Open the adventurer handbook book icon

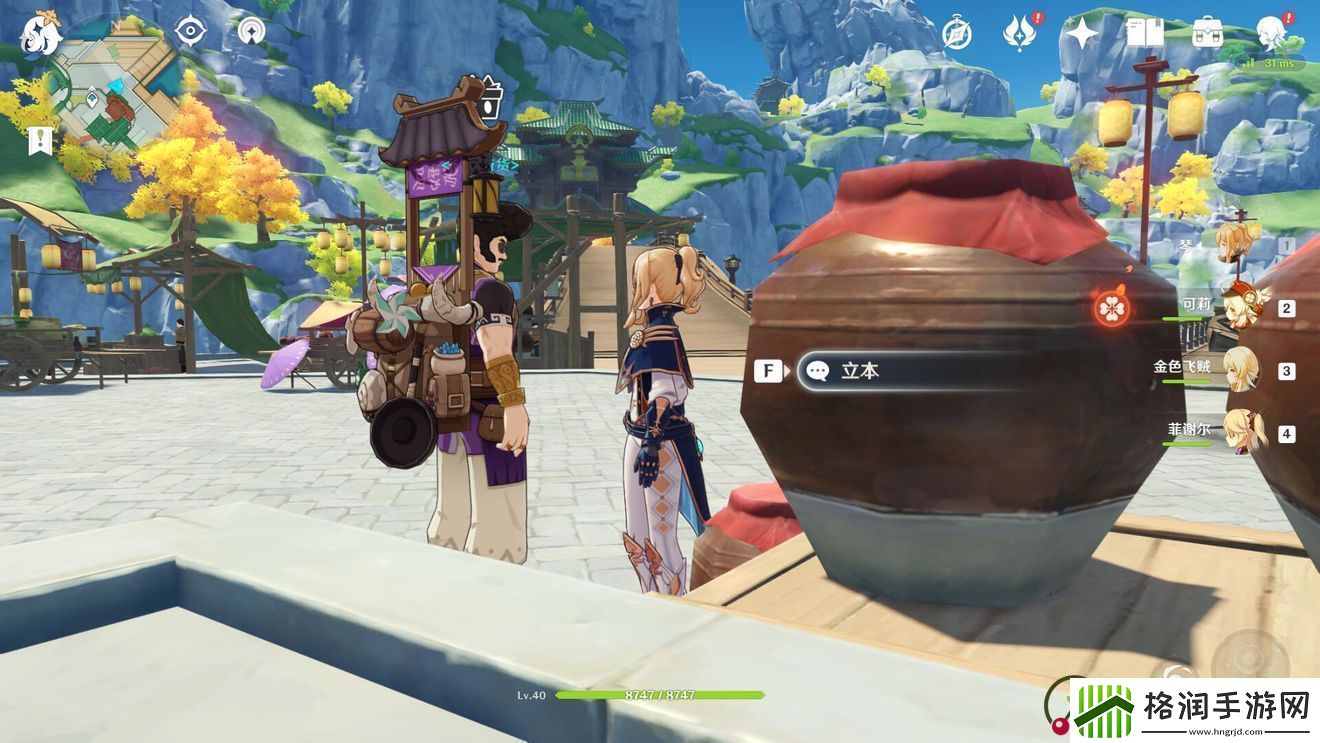pyautogui.click(x=1145, y=33)
